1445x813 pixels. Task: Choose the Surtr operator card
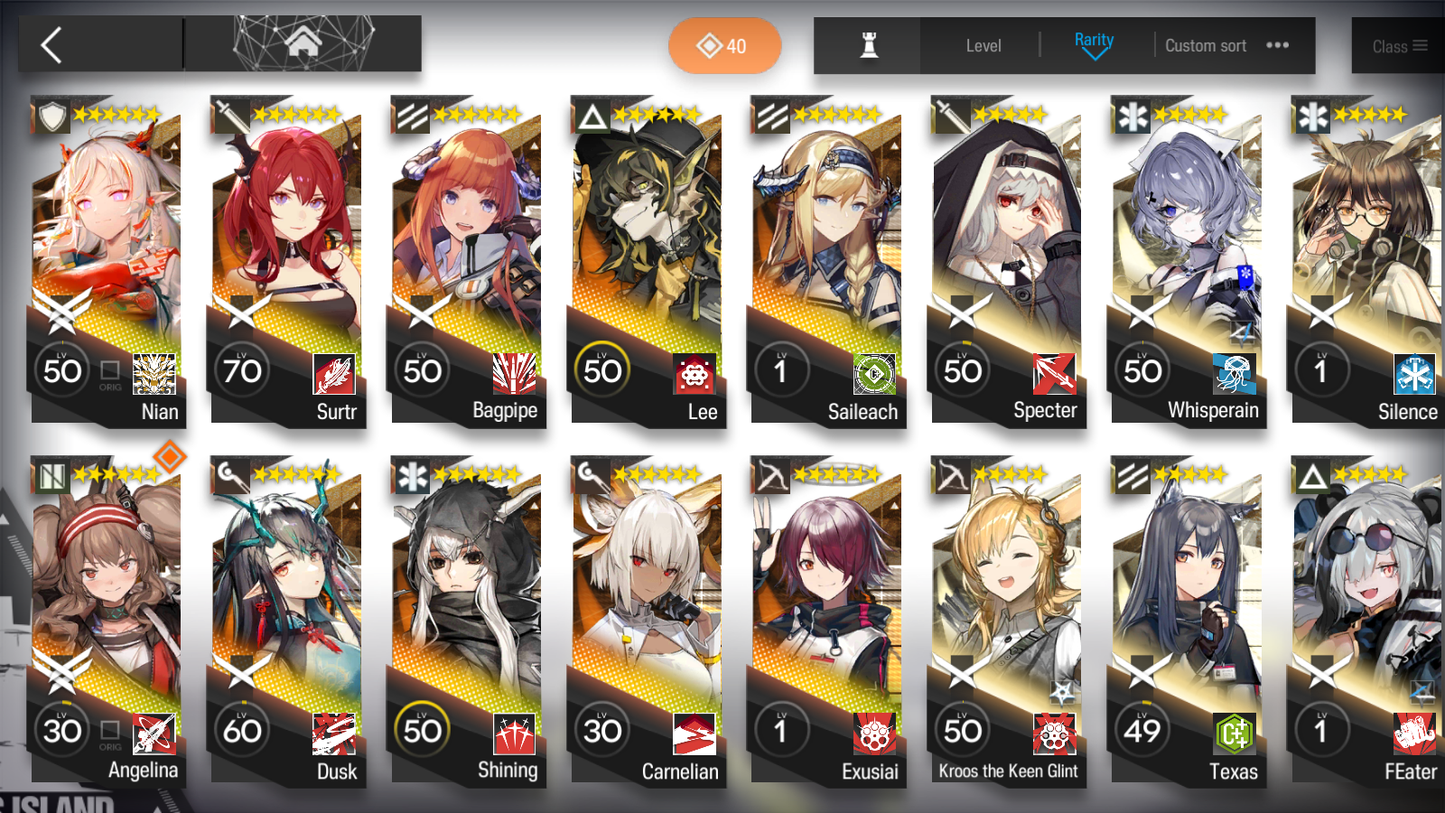click(288, 260)
